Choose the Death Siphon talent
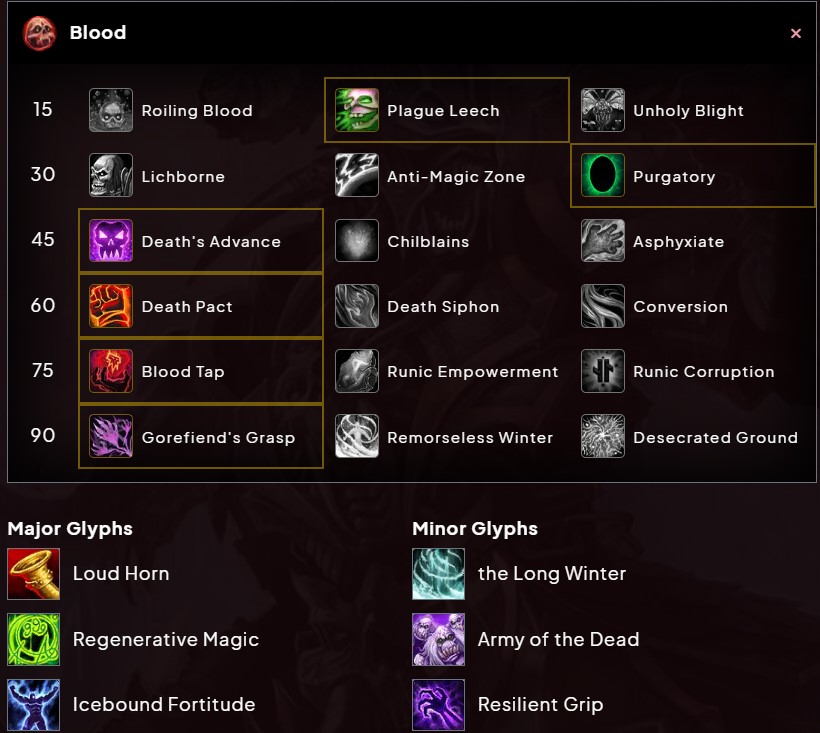The image size is (820, 733). (x=443, y=307)
